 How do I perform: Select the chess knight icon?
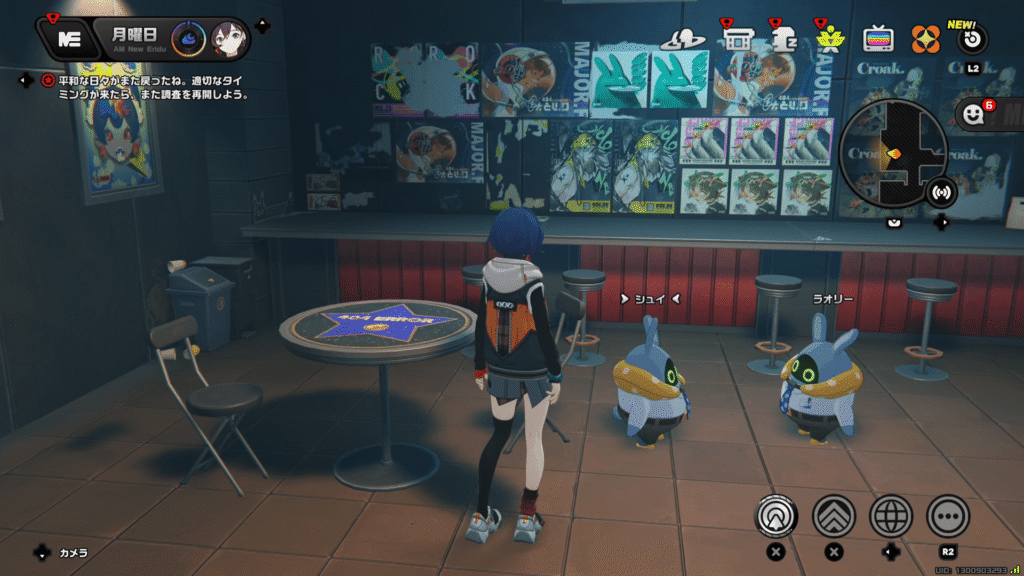[783, 40]
